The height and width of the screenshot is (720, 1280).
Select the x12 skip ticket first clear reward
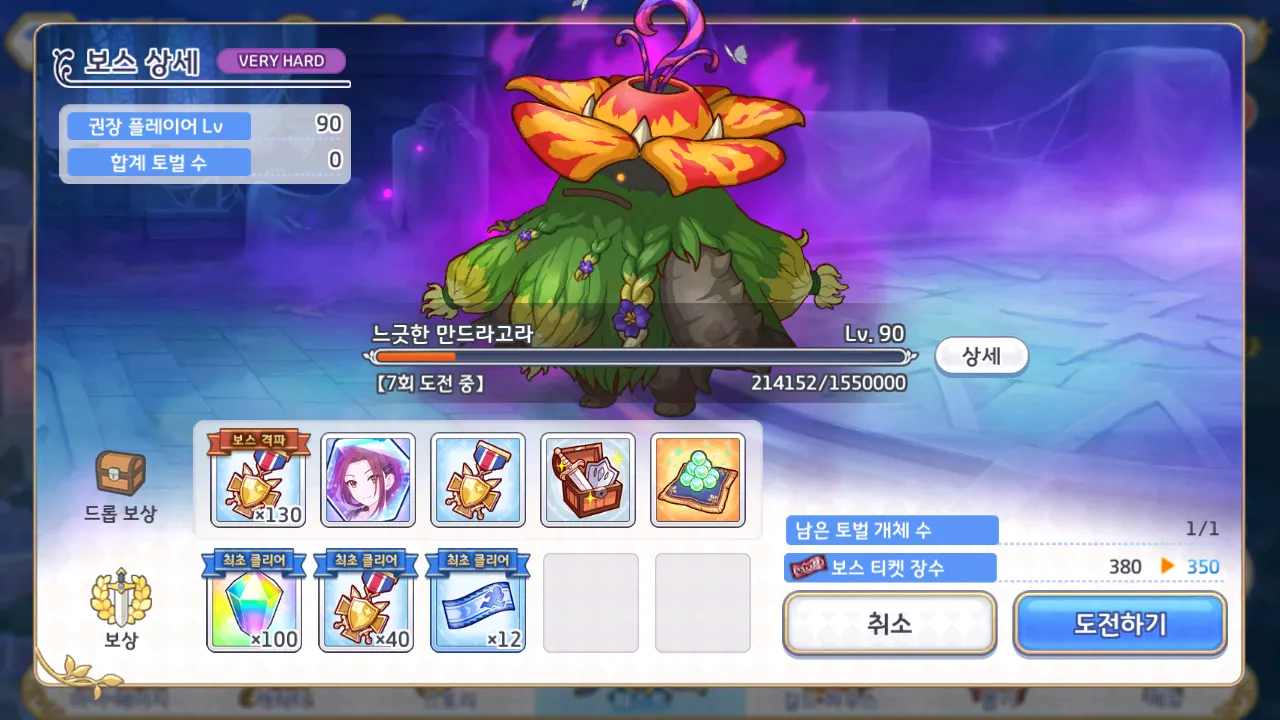coord(477,604)
